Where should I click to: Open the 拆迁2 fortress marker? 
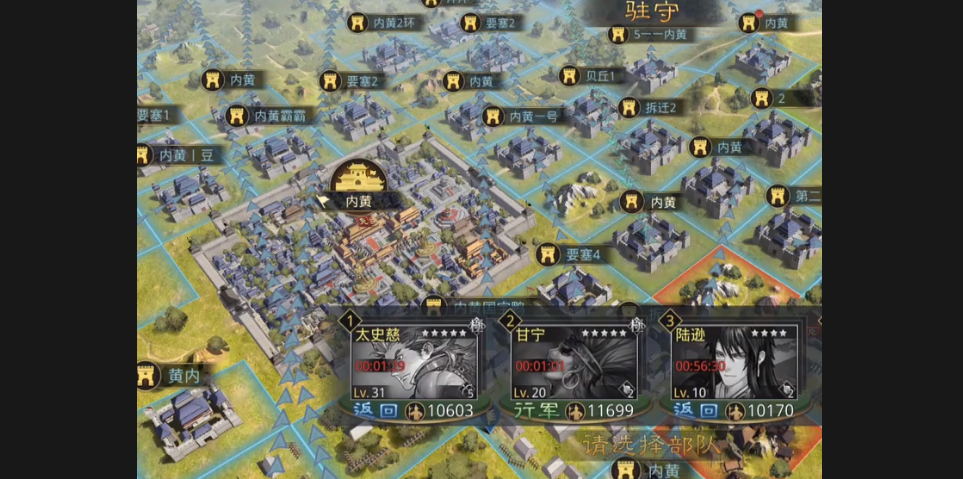[x=649, y=108]
